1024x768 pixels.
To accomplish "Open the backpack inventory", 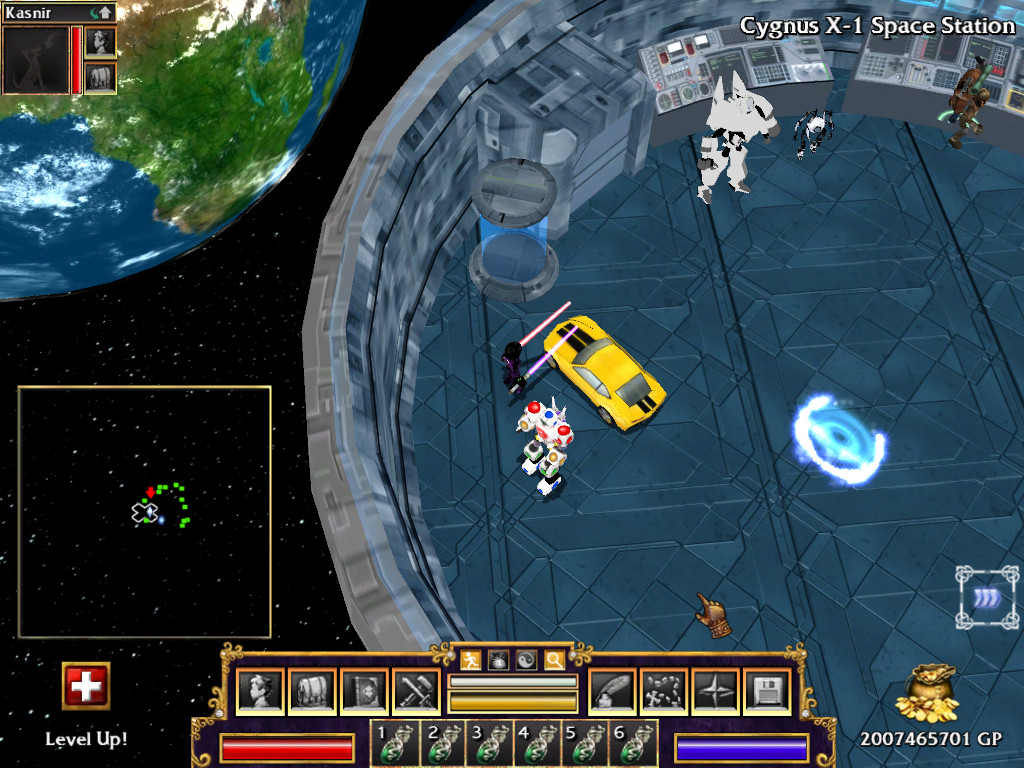I will (312, 692).
